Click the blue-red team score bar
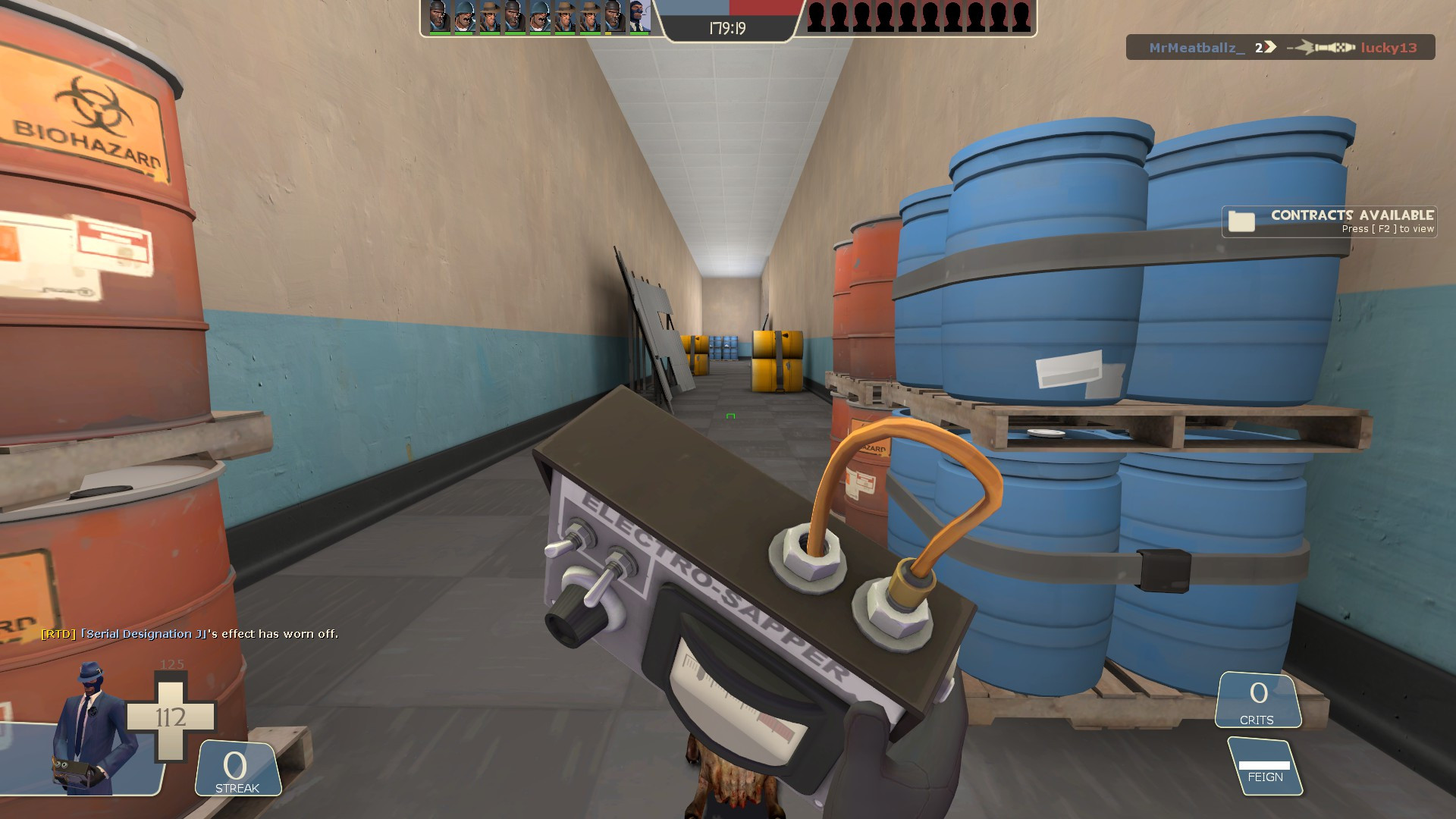Screen dimensions: 1456x819 730,10
